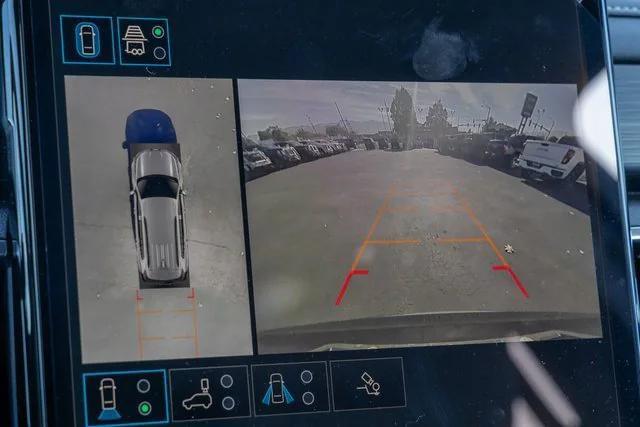Toggle the trailer view button
640x427 pixels.
click(x=144, y=41)
